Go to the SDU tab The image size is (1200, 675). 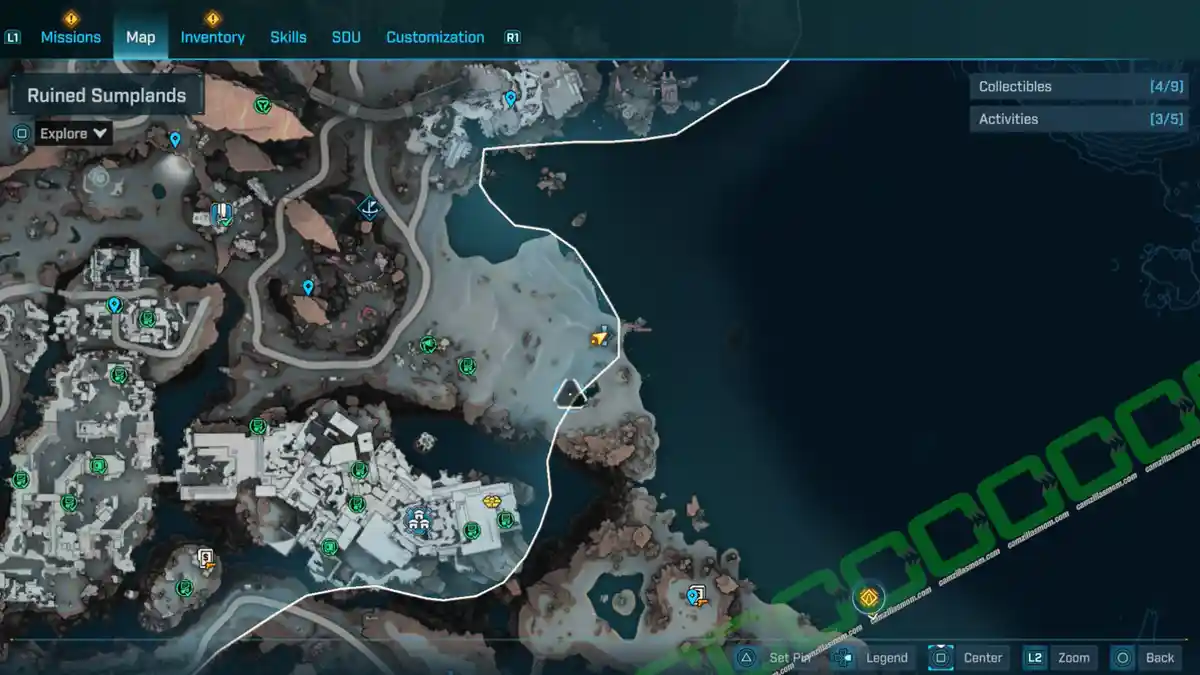point(346,37)
